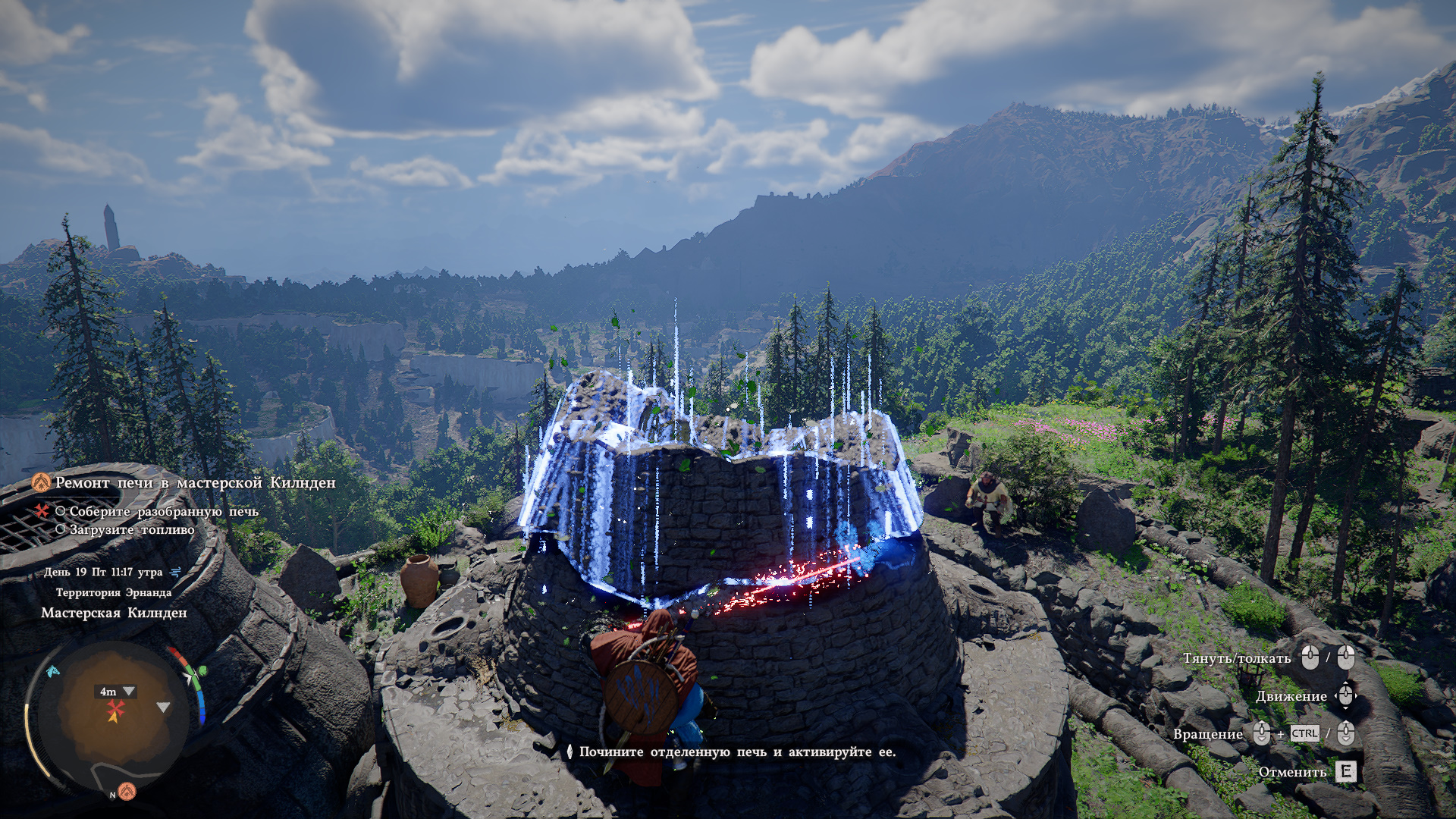Image resolution: width=1456 pixels, height=819 pixels.
Task: Click the objective Соберите разобранную печь
Action: (x=164, y=512)
